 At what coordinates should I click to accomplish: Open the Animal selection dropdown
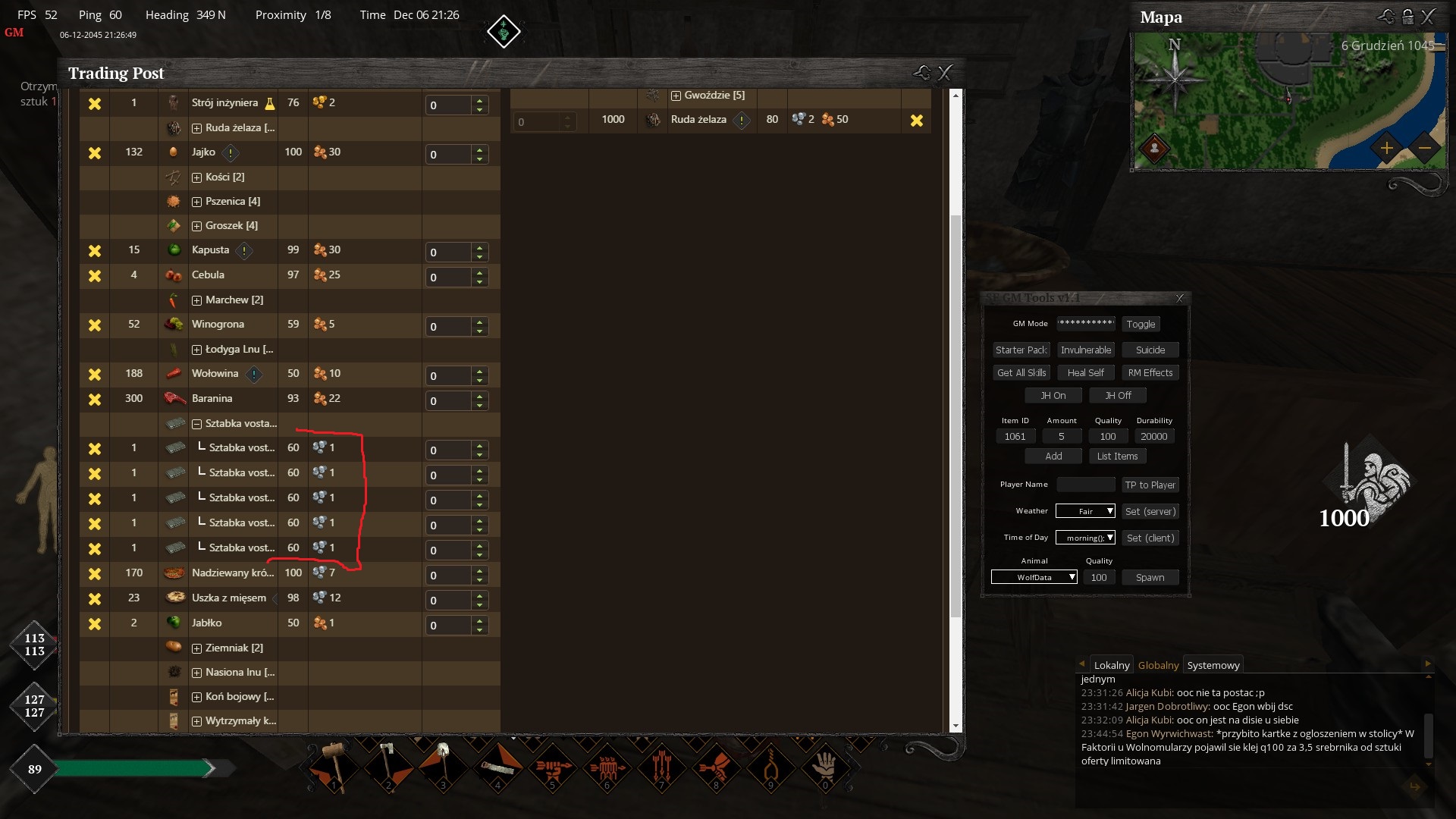coord(1034,578)
